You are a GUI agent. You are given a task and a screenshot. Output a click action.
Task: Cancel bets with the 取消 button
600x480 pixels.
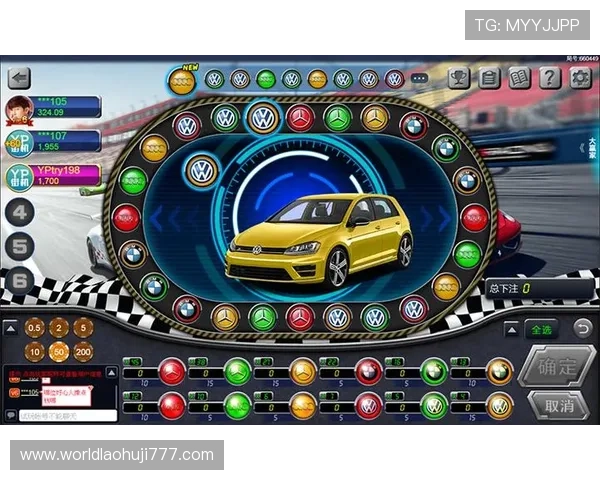[x=556, y=405]
